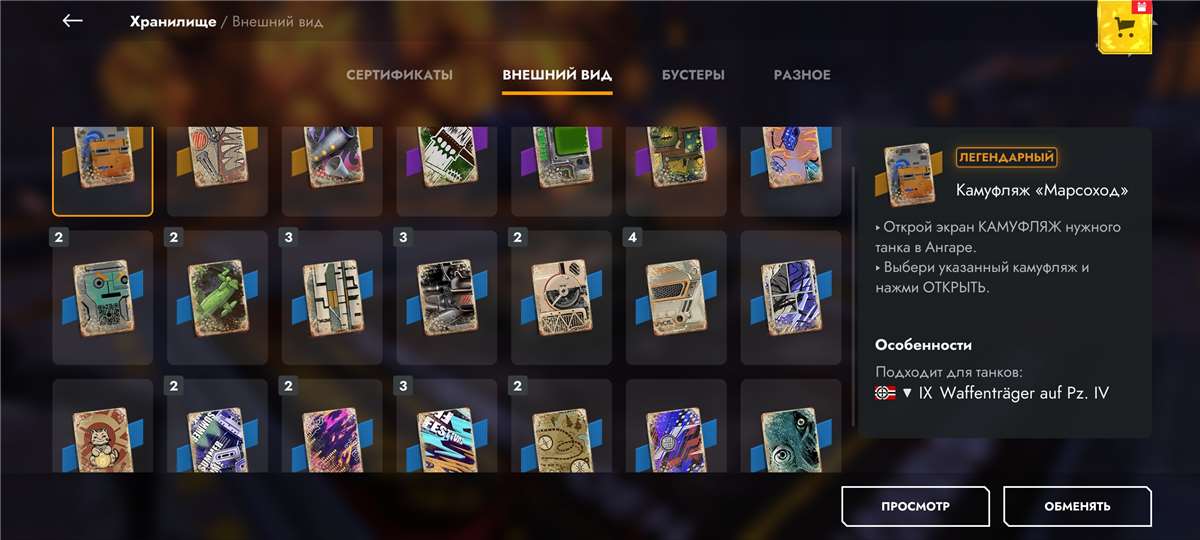The height and width of the screenshot is (540, 1200).
Task: Go back with the arrow button
Action: tap(72, 21)
